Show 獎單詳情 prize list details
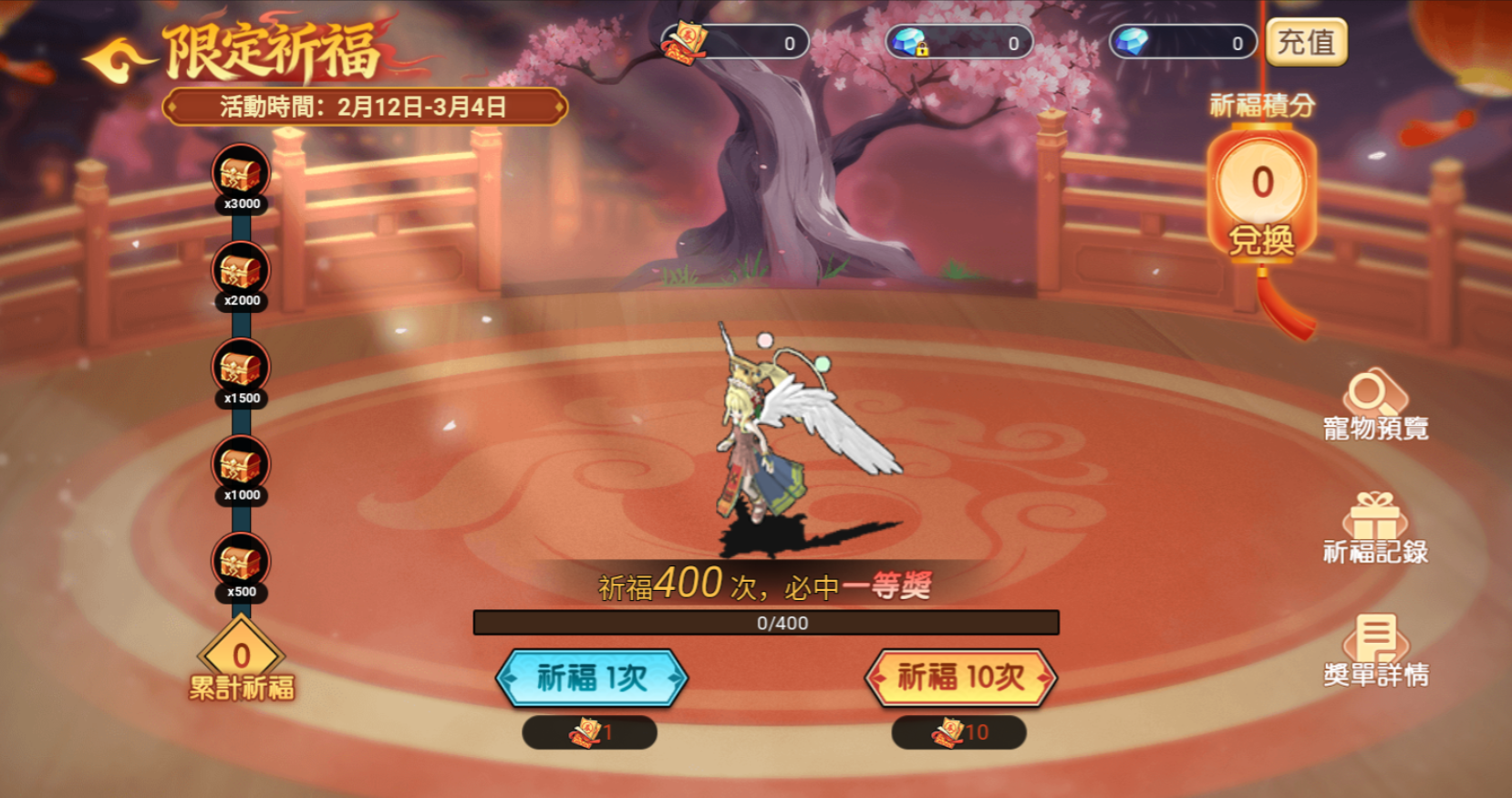Viewport: 1512px width, 798px height. point(1375,651)
